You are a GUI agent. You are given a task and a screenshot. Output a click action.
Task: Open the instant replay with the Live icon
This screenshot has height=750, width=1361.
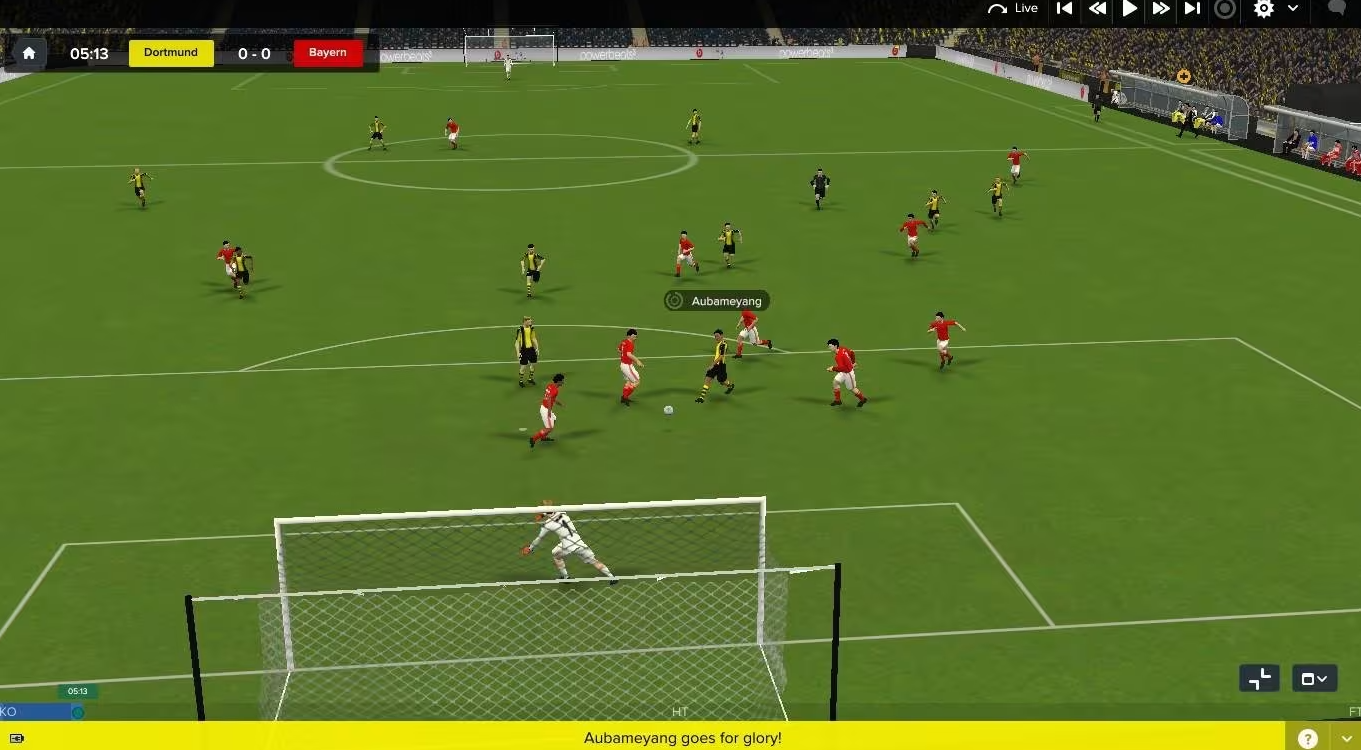1013,8
